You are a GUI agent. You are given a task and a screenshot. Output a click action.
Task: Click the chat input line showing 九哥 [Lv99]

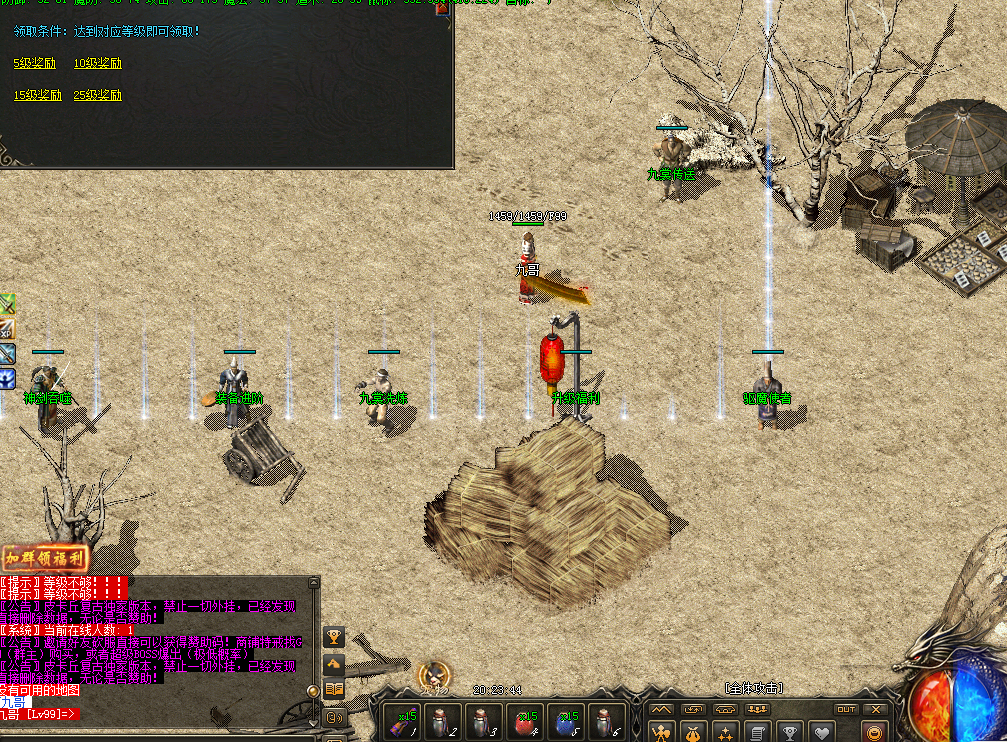click(x=40, y=713)
